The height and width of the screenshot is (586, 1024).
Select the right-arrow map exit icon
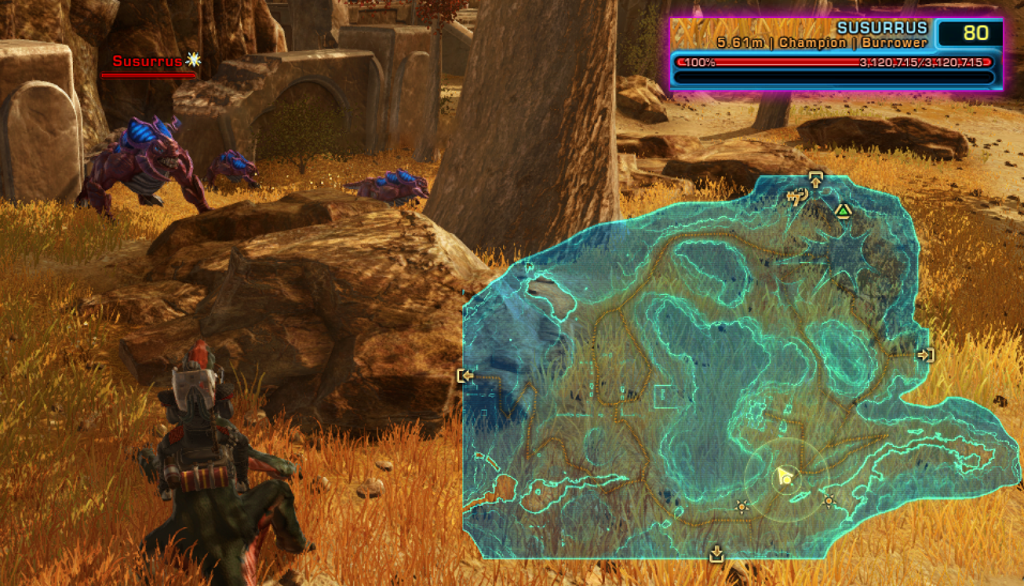pyautogui.click(x=925, y=355)
